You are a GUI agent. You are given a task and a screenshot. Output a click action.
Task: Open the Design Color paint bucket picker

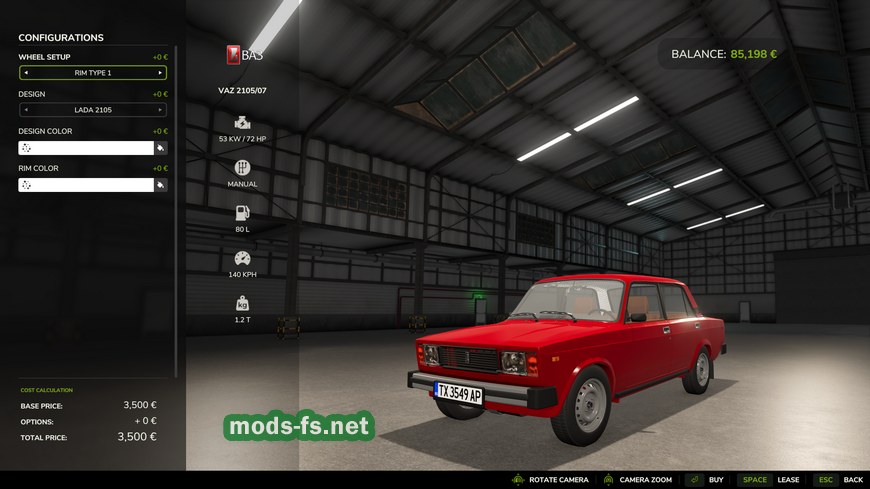tap(160, 148)
